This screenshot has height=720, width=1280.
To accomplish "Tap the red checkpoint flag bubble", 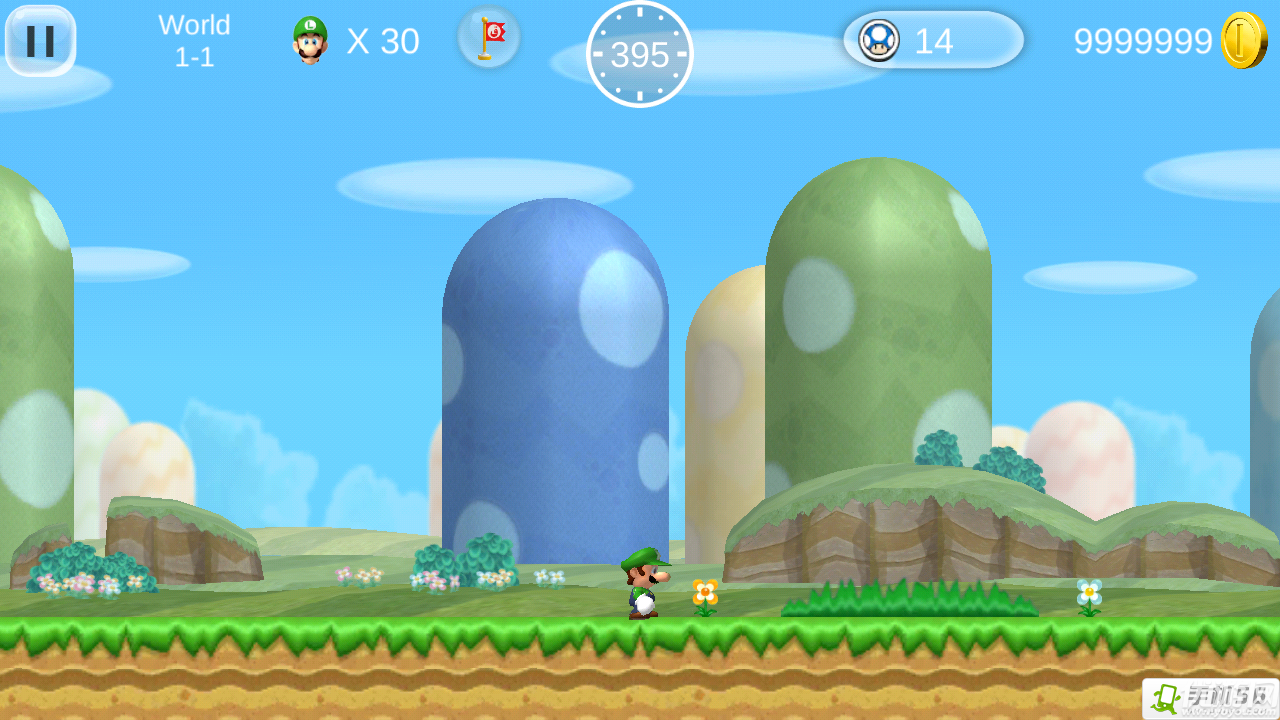I will [x=489, y=38].
